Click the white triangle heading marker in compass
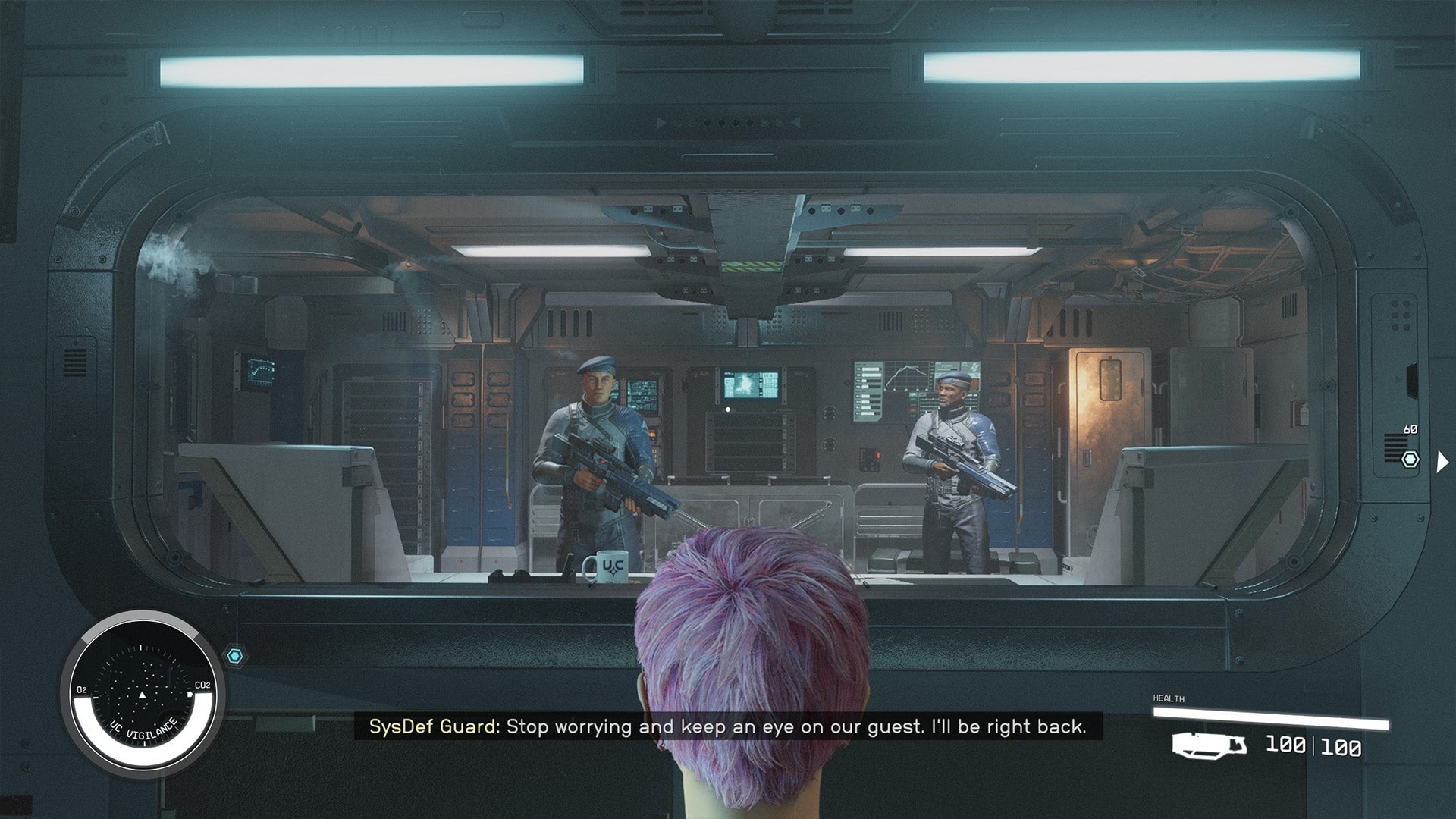 [142, 695]
